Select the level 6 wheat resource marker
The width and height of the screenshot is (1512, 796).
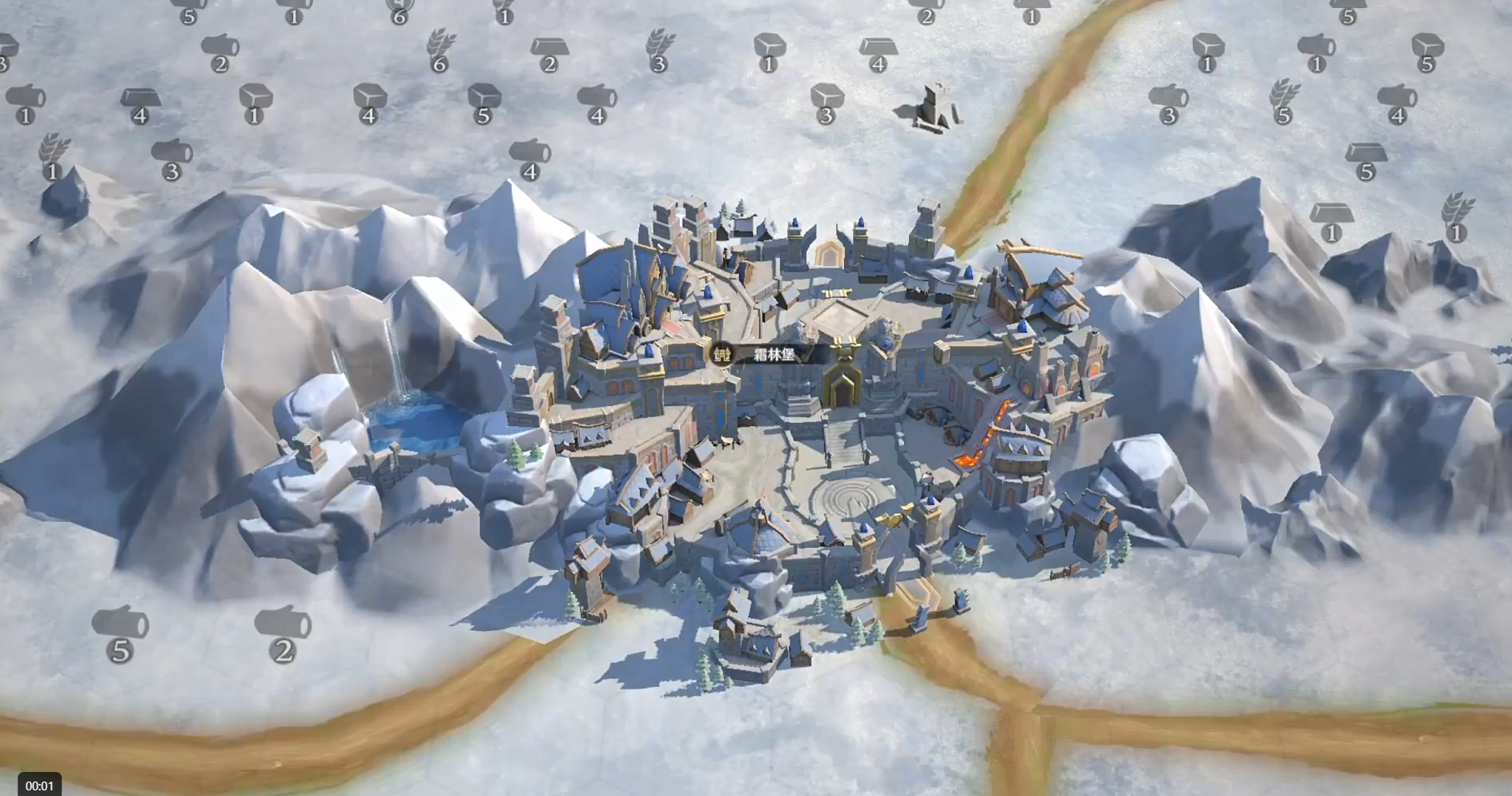(x=440, y=50)
